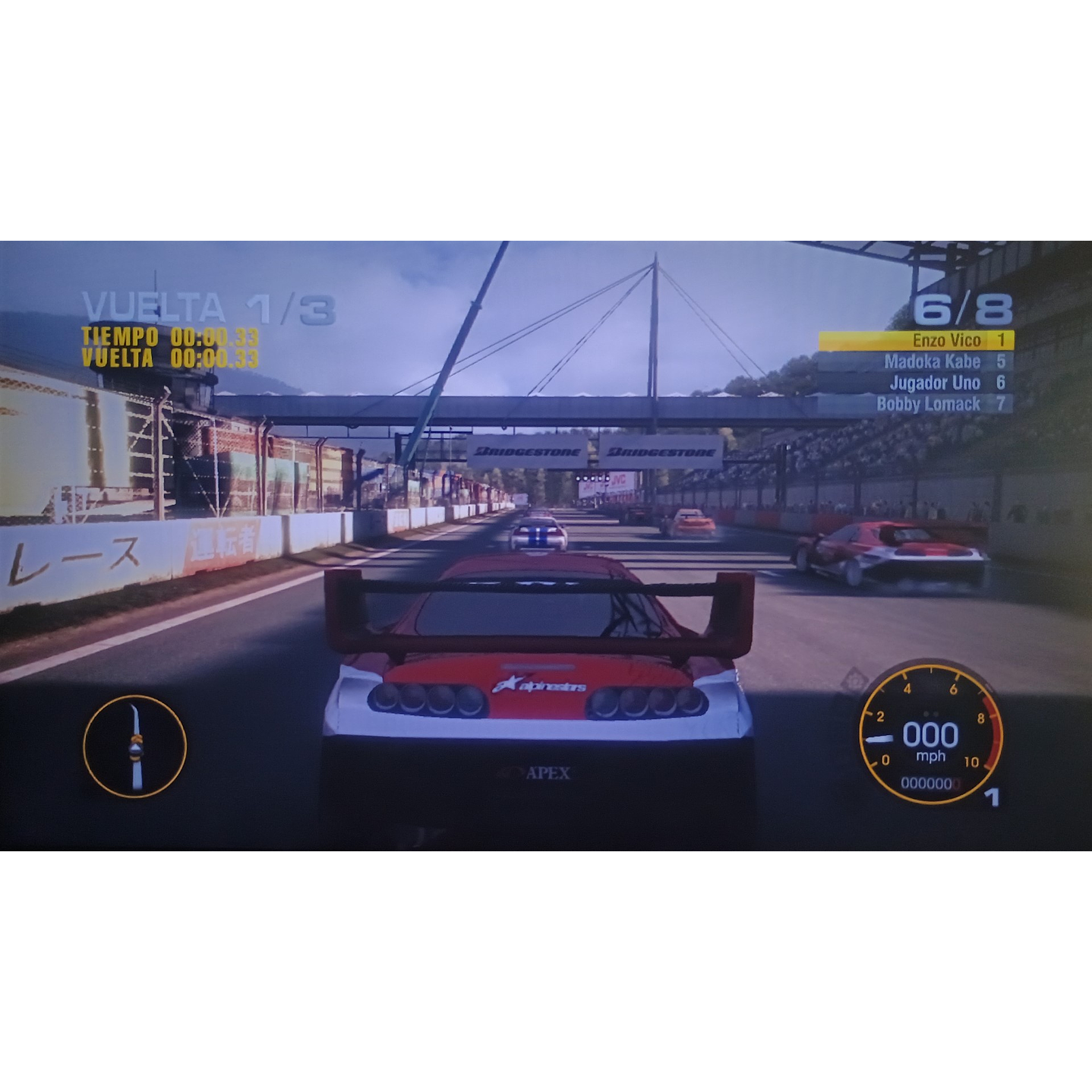Viewport: 1092px width, 1092px height.
Task: Click the left Bridgestone banner
Action: click(530, 450)
